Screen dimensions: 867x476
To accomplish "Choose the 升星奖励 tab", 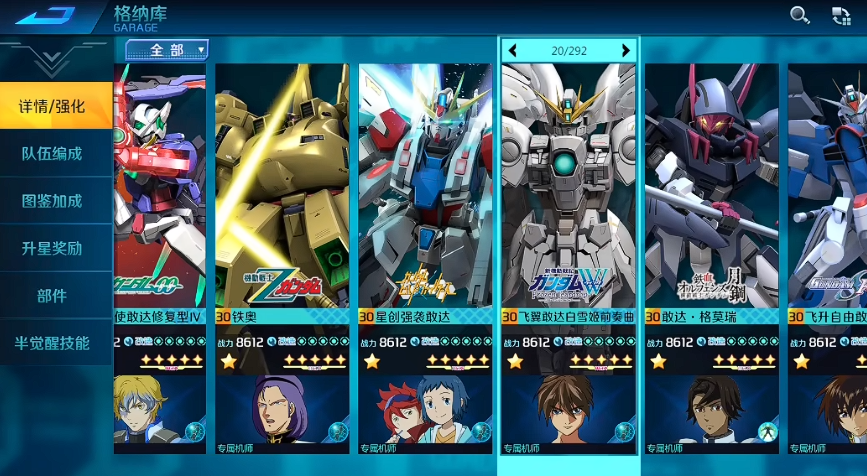I will (54, 248).
